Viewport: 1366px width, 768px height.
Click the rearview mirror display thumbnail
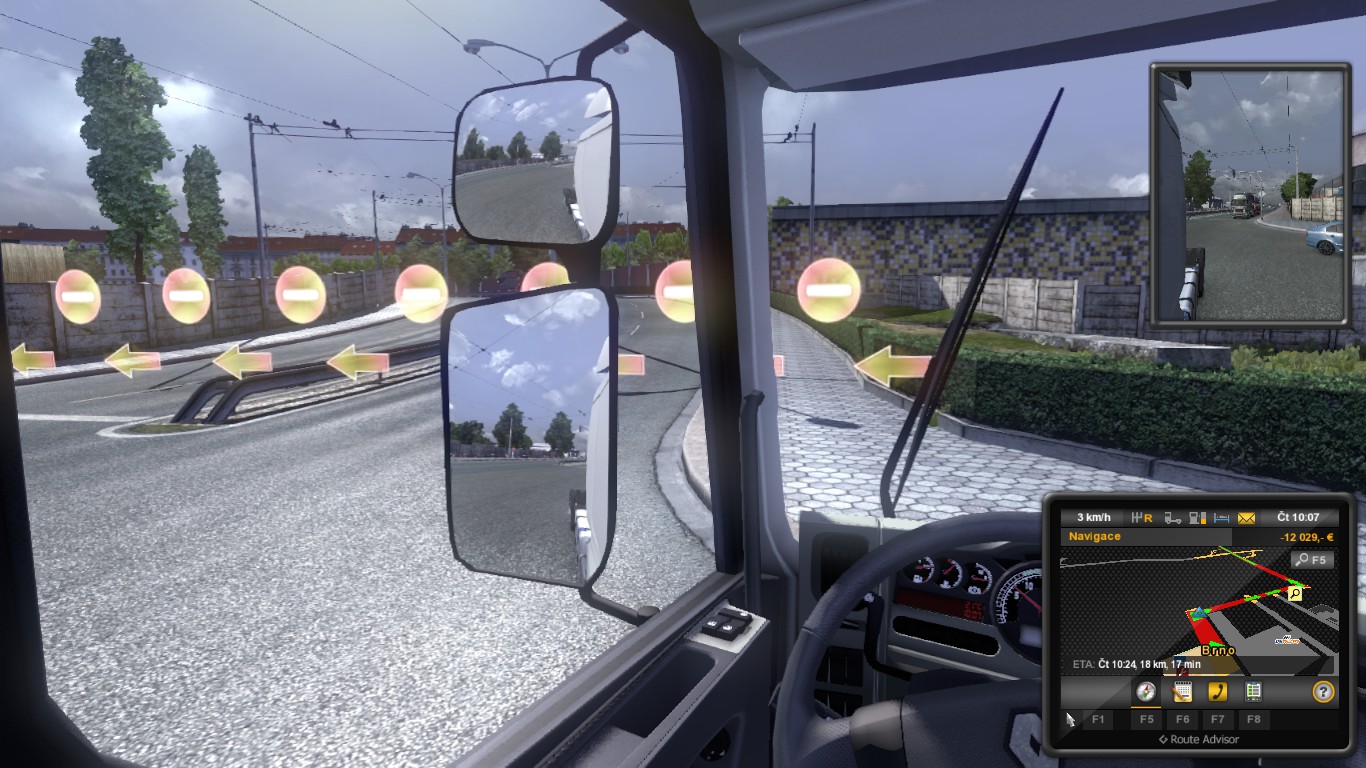pos(1248,190)
